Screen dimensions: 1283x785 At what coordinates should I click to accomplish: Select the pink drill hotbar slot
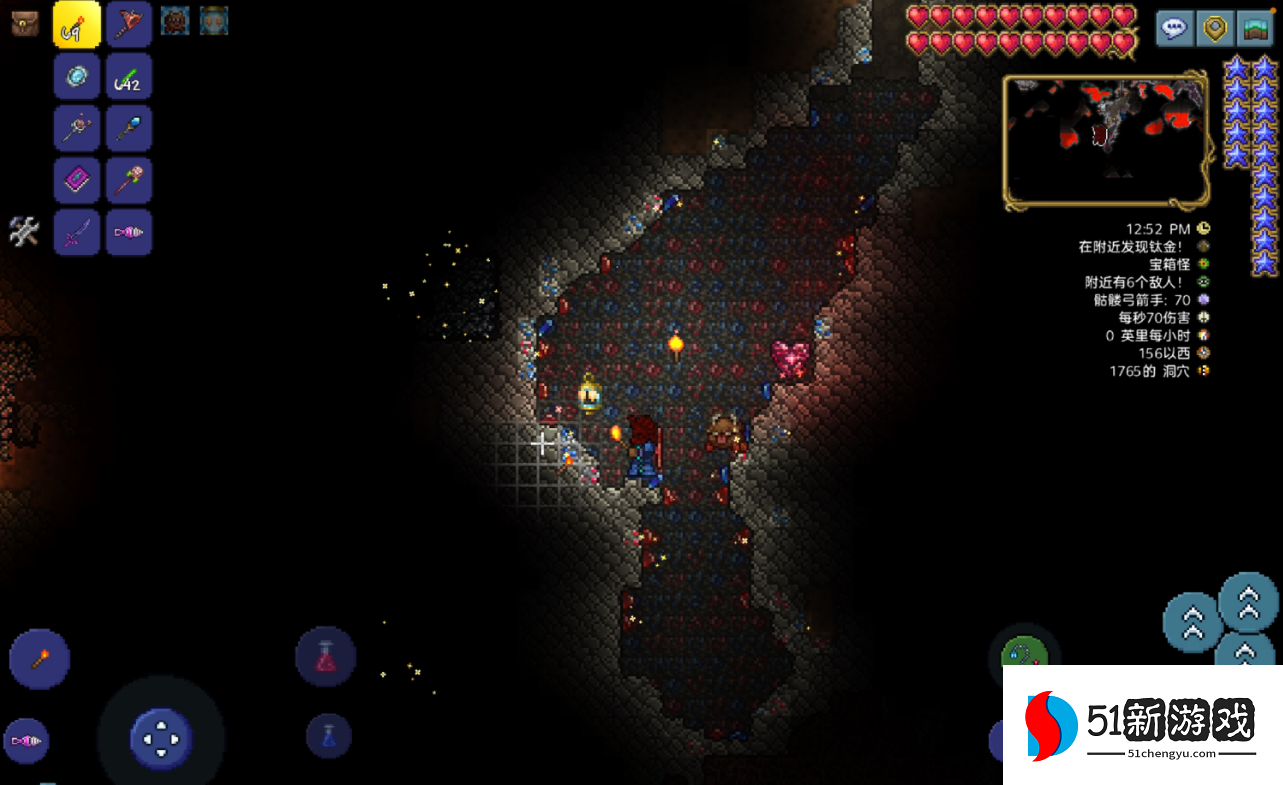pyautogui.click(x=129, y=233)
